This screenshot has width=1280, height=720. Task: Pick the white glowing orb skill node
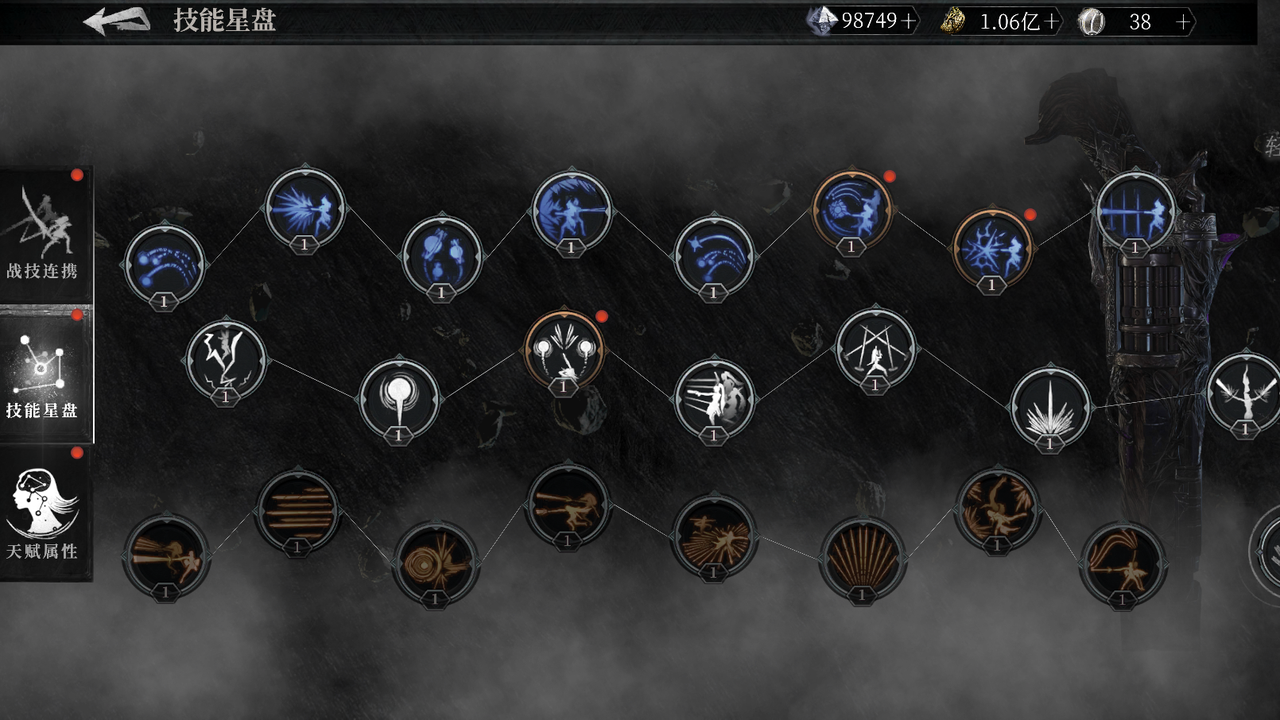tap(398, 398)
